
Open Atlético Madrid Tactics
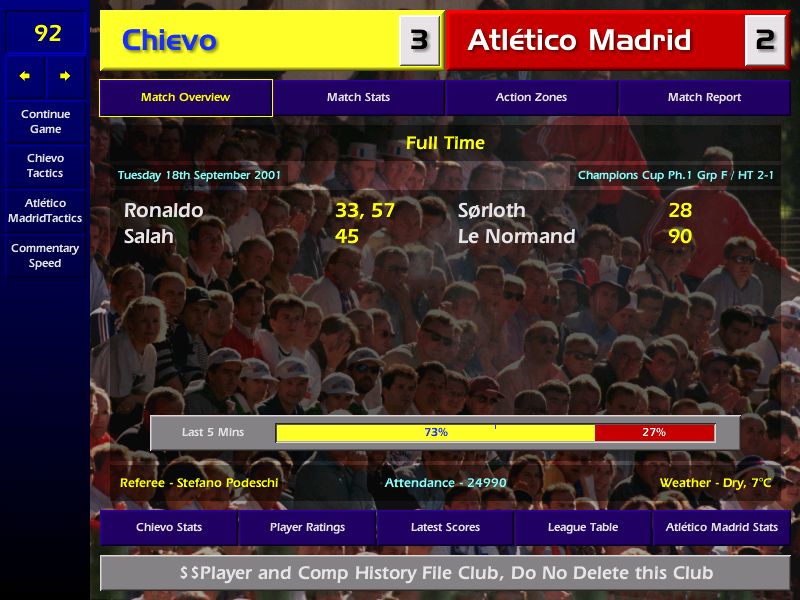[x=45, y=211]
